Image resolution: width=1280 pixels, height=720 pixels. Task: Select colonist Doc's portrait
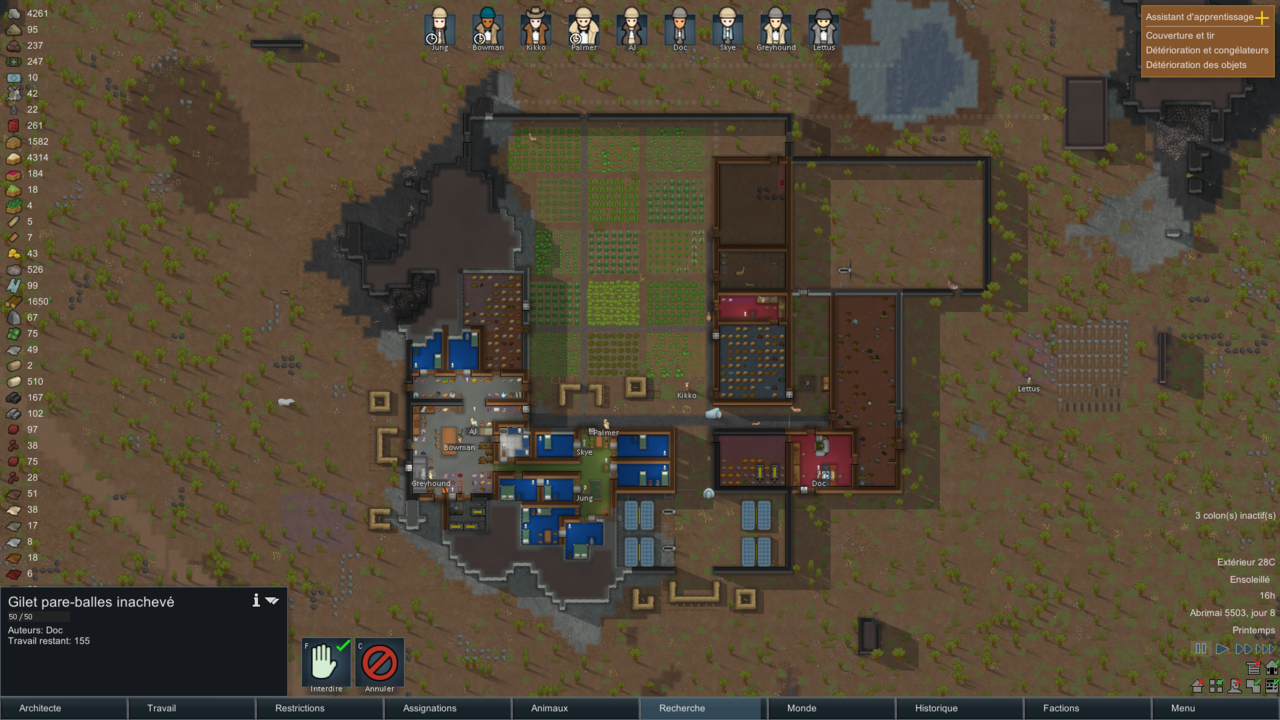(679, 26)
